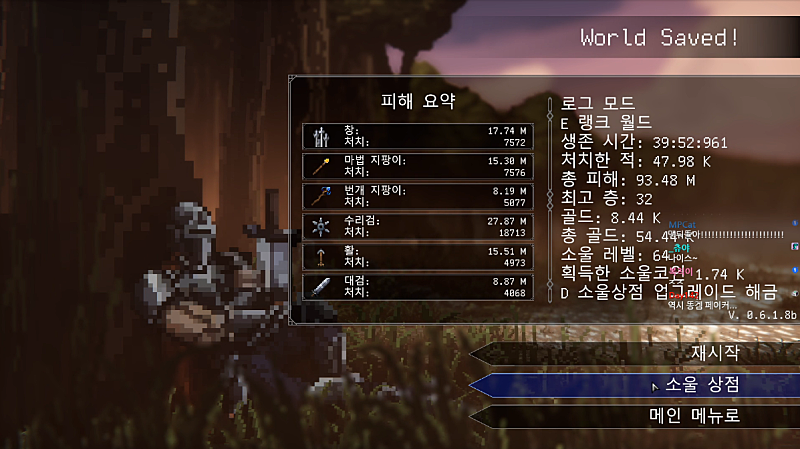Select the 번개 지팡이 damage row
The width and height of the screenshot is (800, 449).
point(417,196)
